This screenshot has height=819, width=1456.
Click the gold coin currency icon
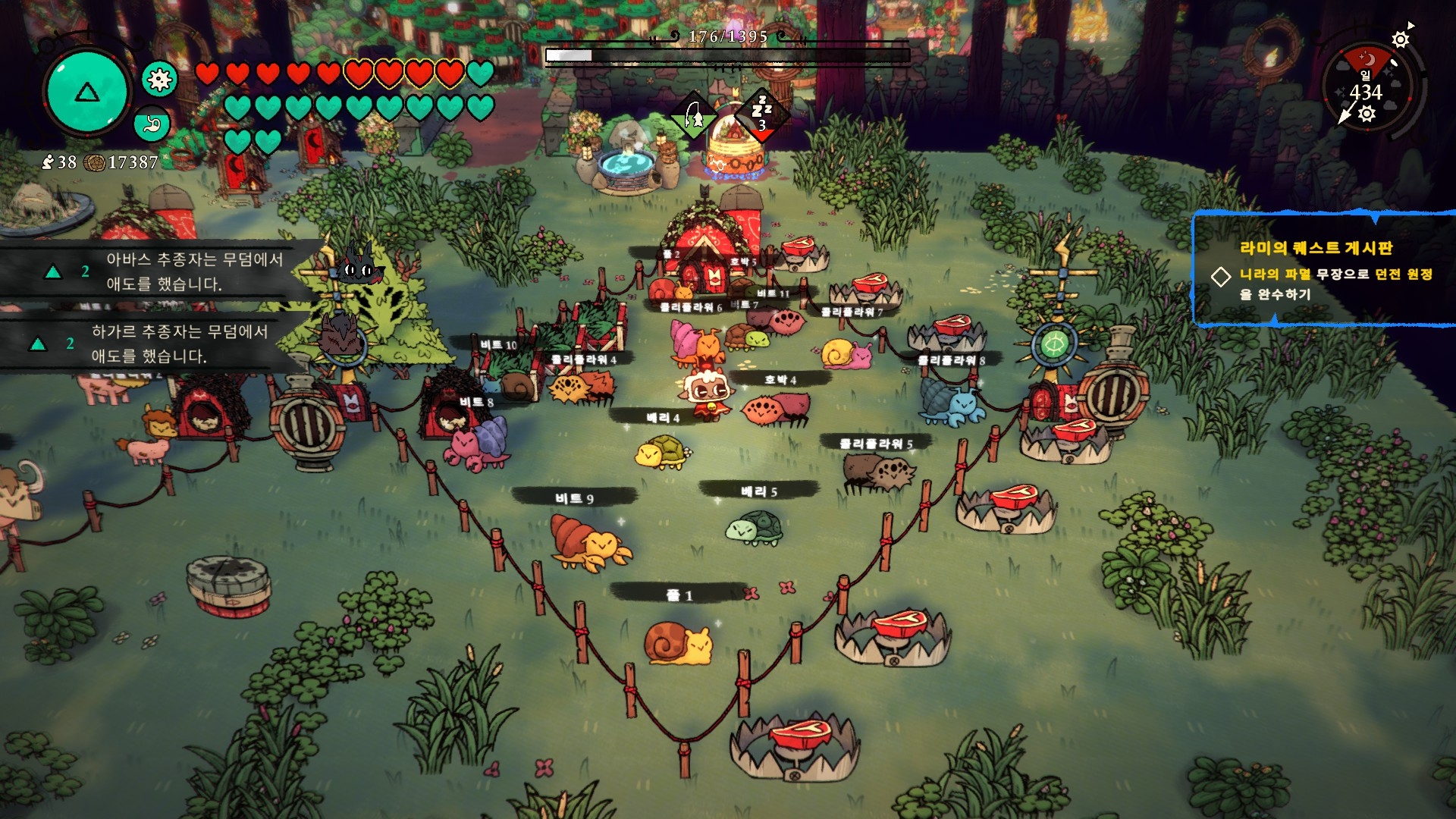point(95,163)
